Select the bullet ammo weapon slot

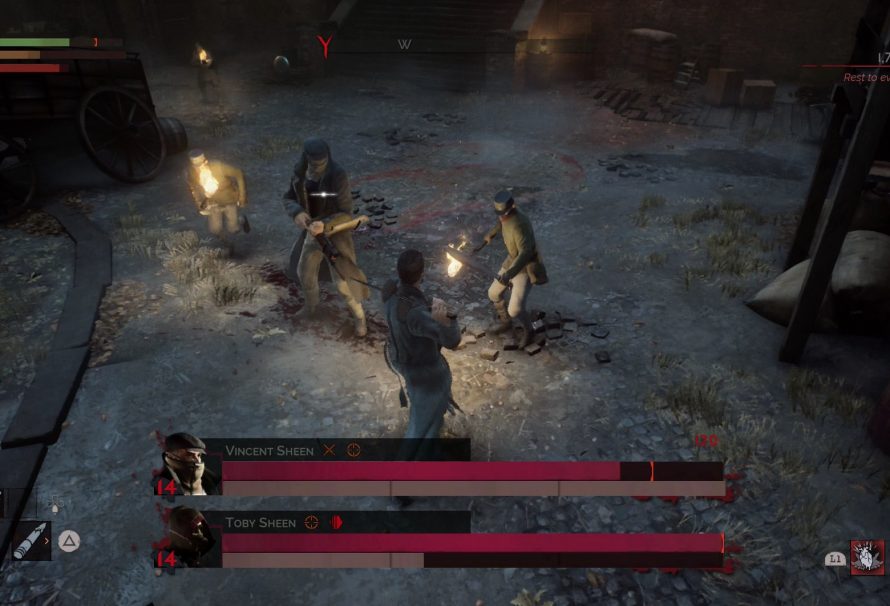pos(29,541)
